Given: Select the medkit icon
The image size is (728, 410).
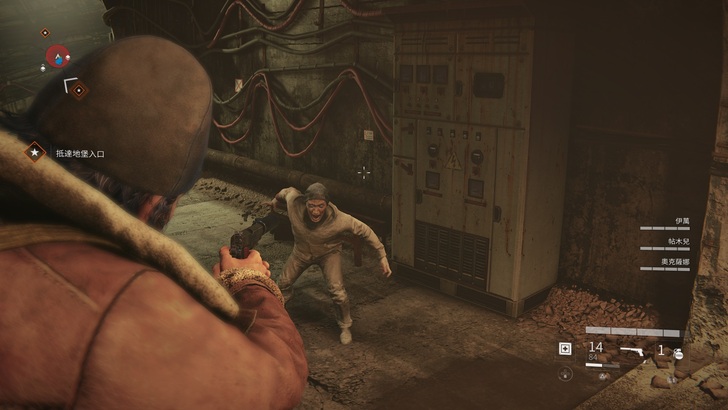Looking at the screenshot, I should tap(566, 348).
